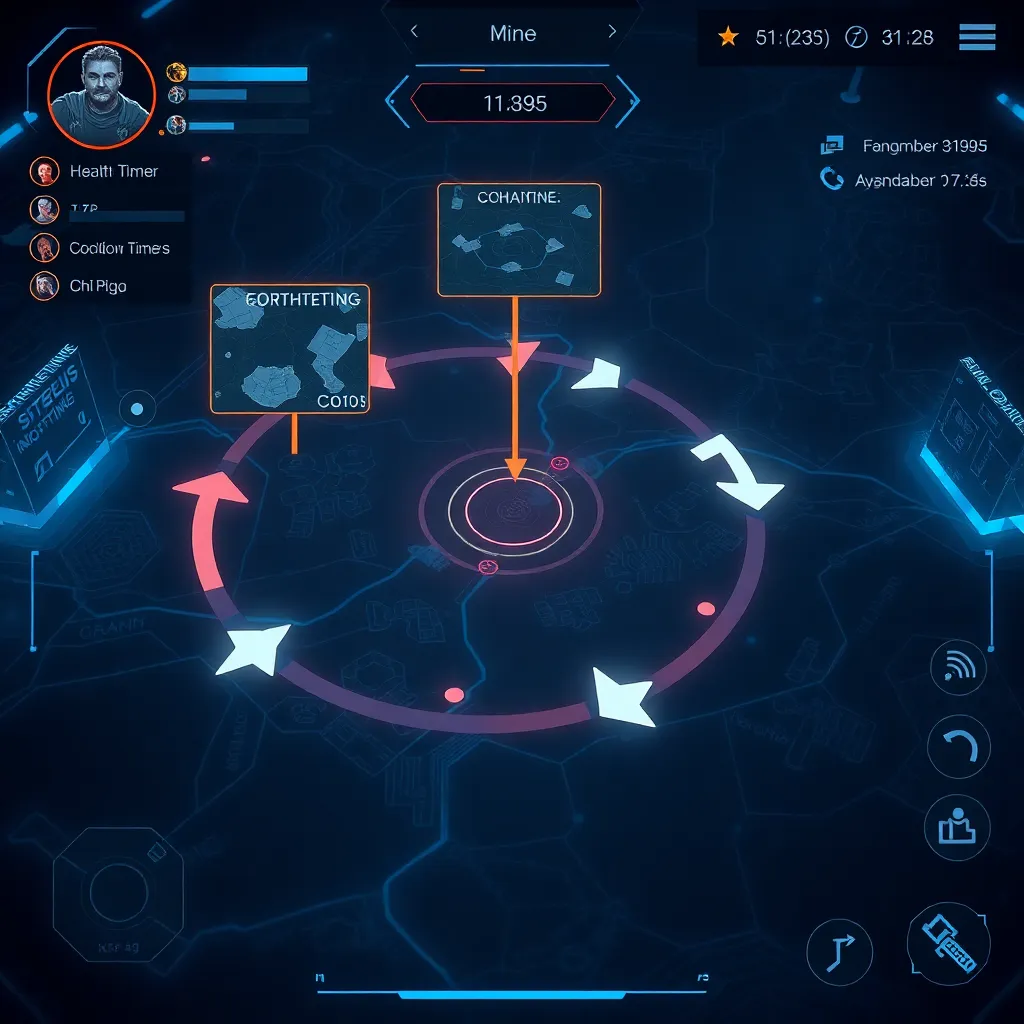Screen dimensions: 1024x1024
Task: Activate the signal broadcast button
Action: pyautogui.click(x=958, y=669)
